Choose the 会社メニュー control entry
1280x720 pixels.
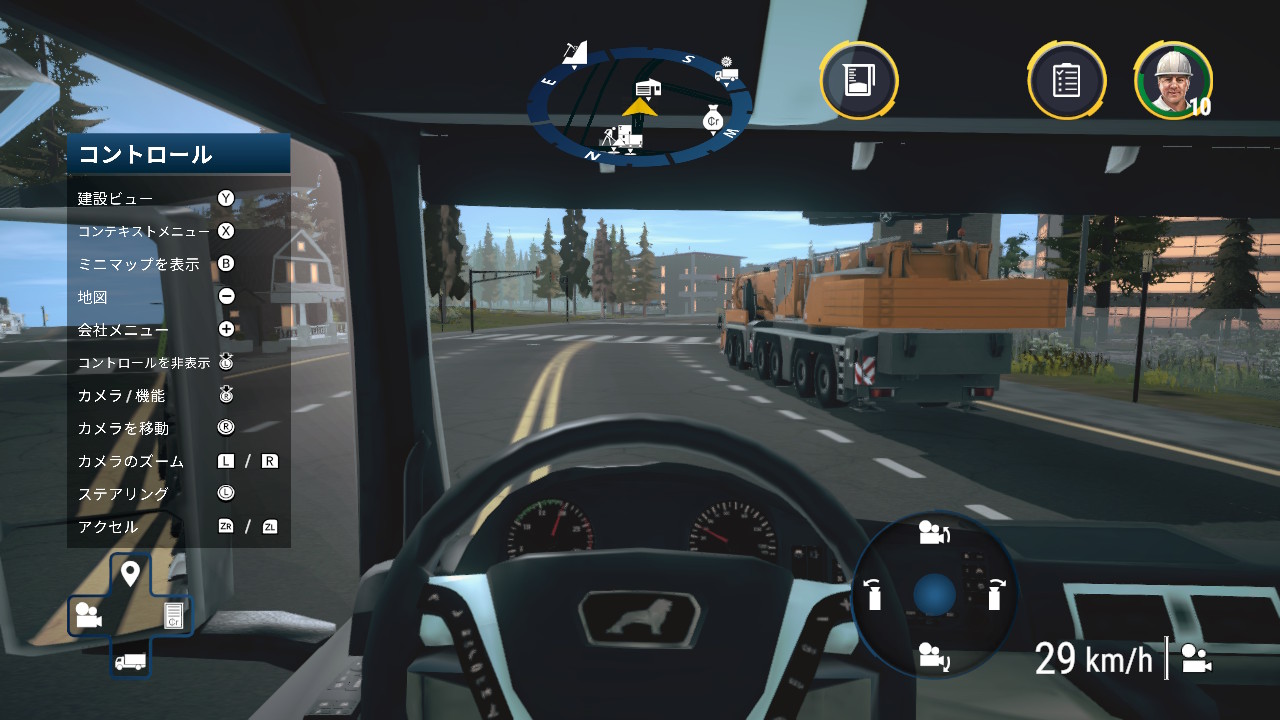124,330
